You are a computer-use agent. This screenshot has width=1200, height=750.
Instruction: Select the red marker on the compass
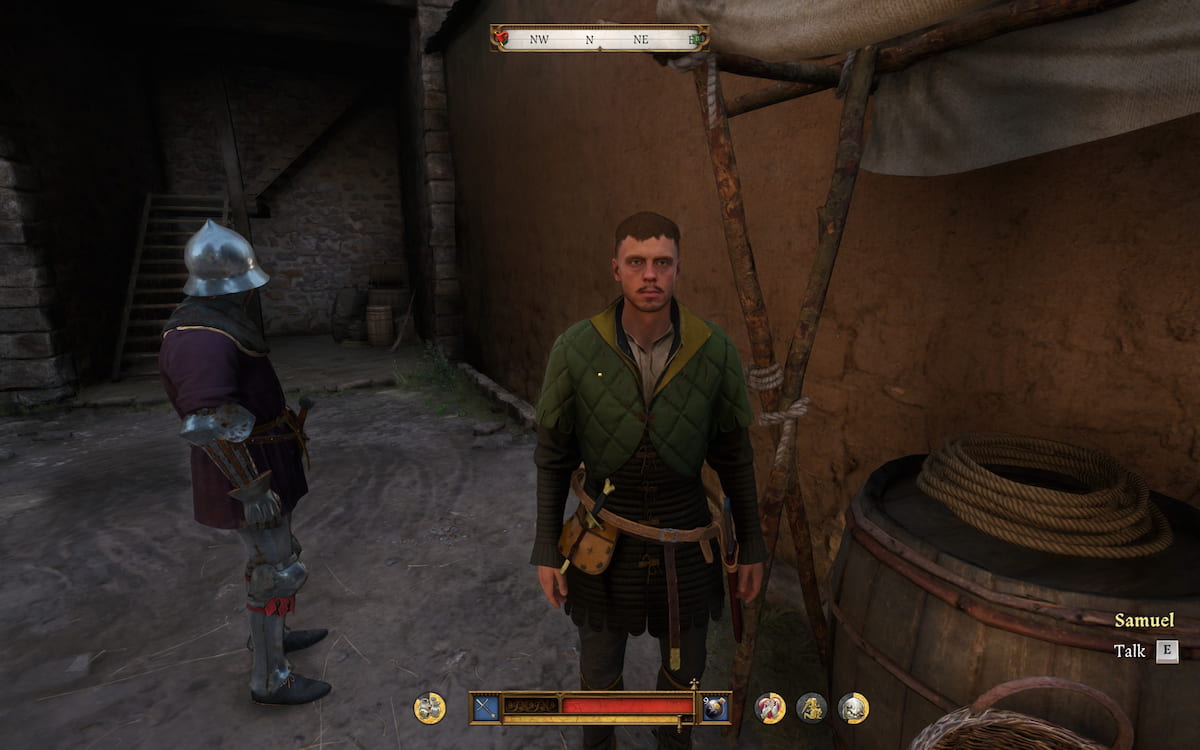pyautogui.click(x=502, y=39)
